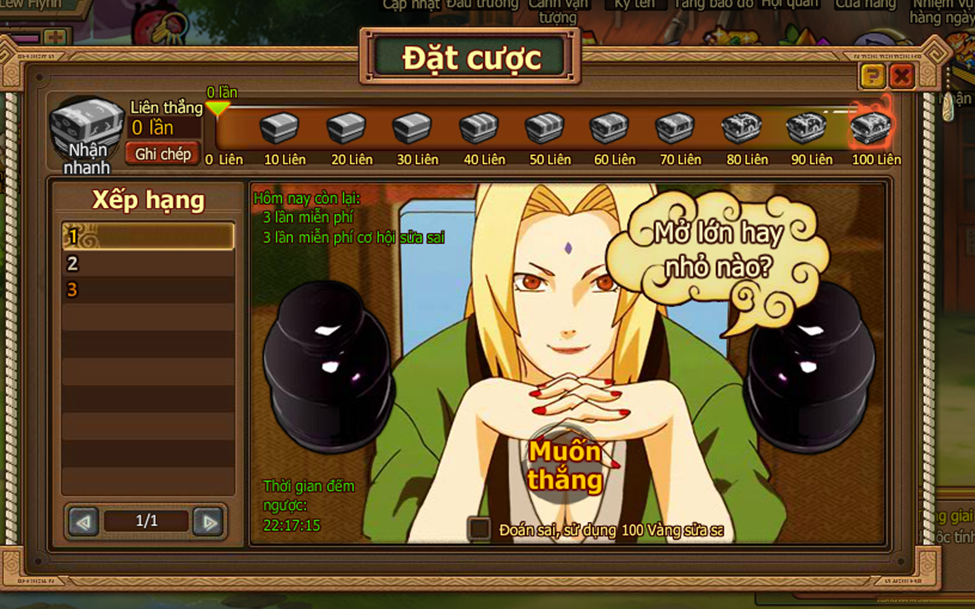Select rank 2 row in Xếp hạng
975x609 pixels.
(148, 264)
